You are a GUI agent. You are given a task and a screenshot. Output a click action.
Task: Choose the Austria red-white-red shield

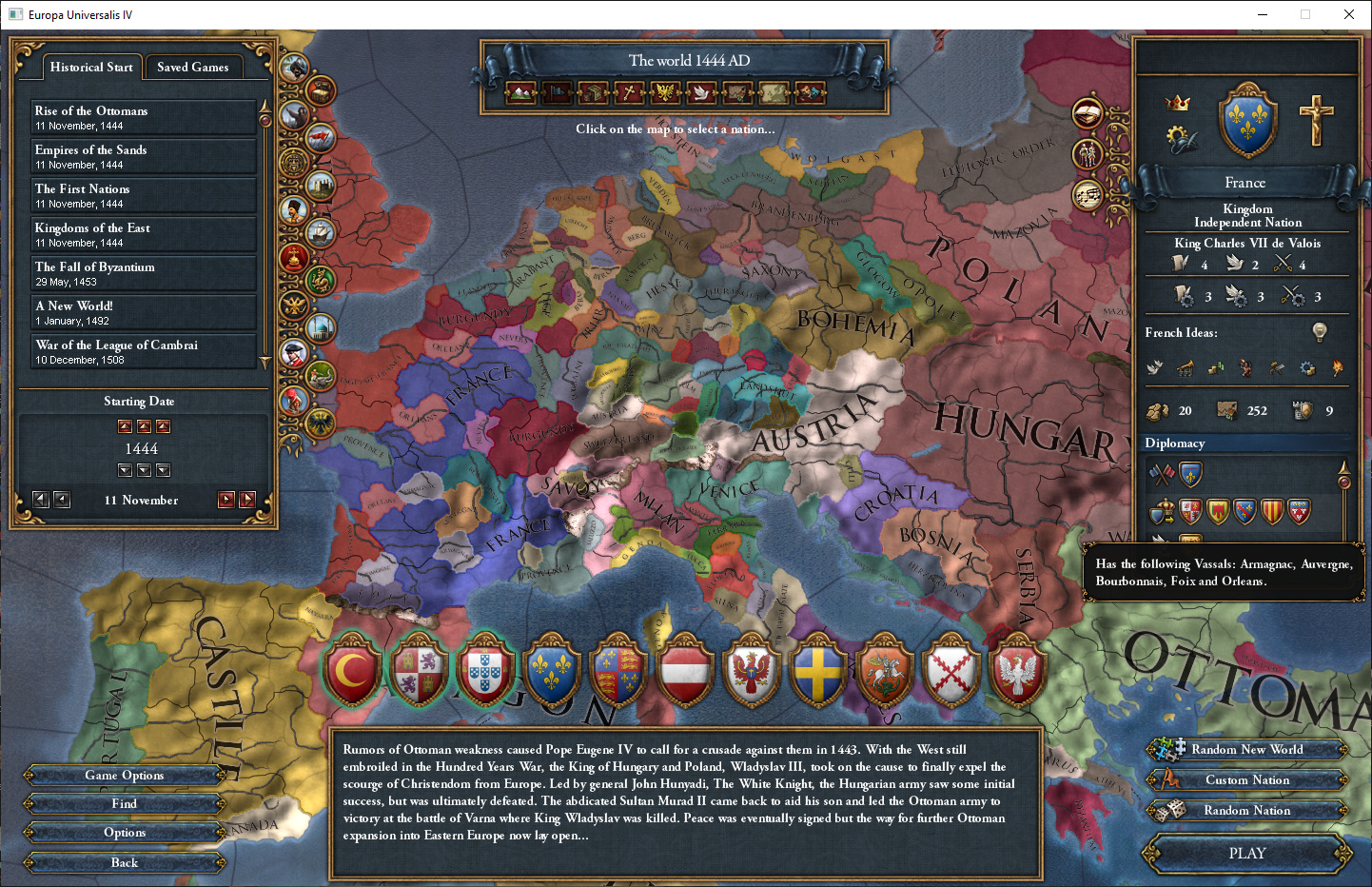tap(685, 673)
